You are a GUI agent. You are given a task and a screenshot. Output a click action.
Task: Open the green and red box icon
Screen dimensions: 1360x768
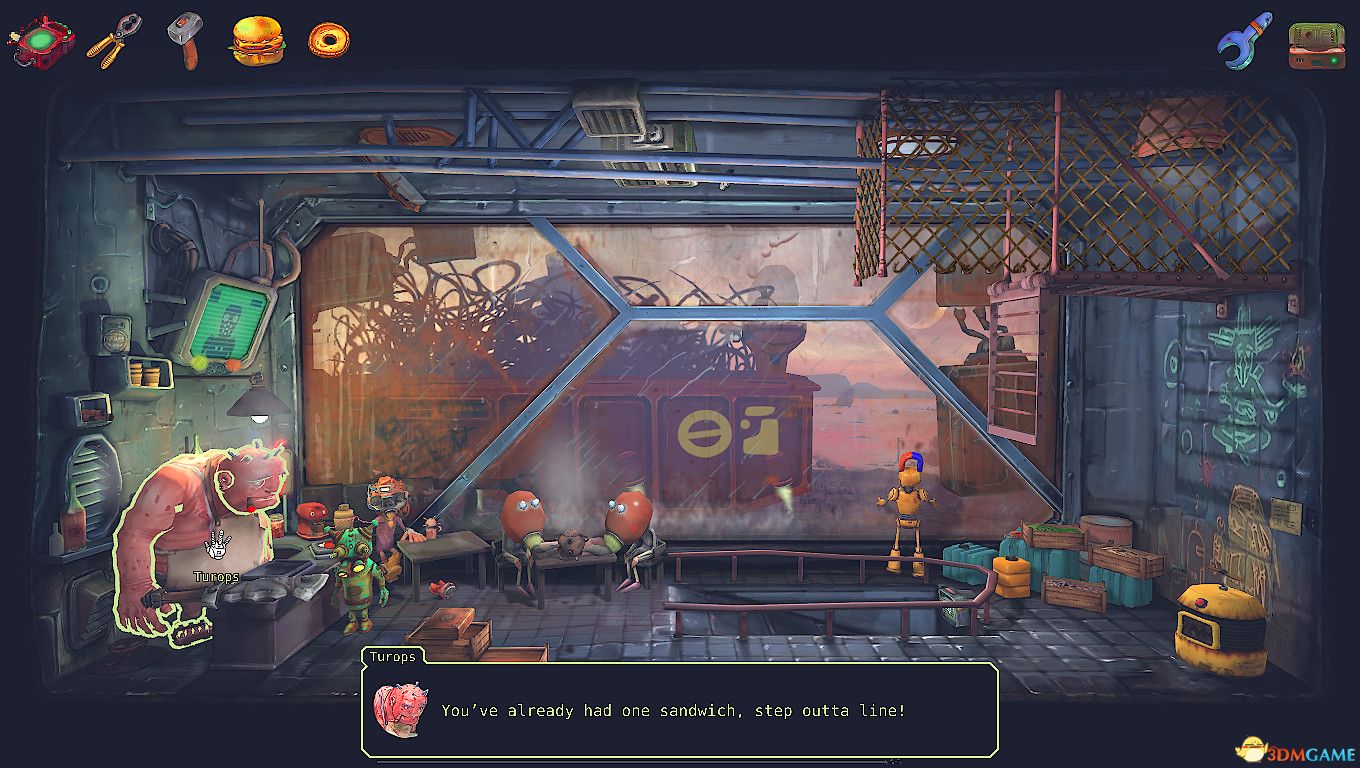click(1316, 45)
